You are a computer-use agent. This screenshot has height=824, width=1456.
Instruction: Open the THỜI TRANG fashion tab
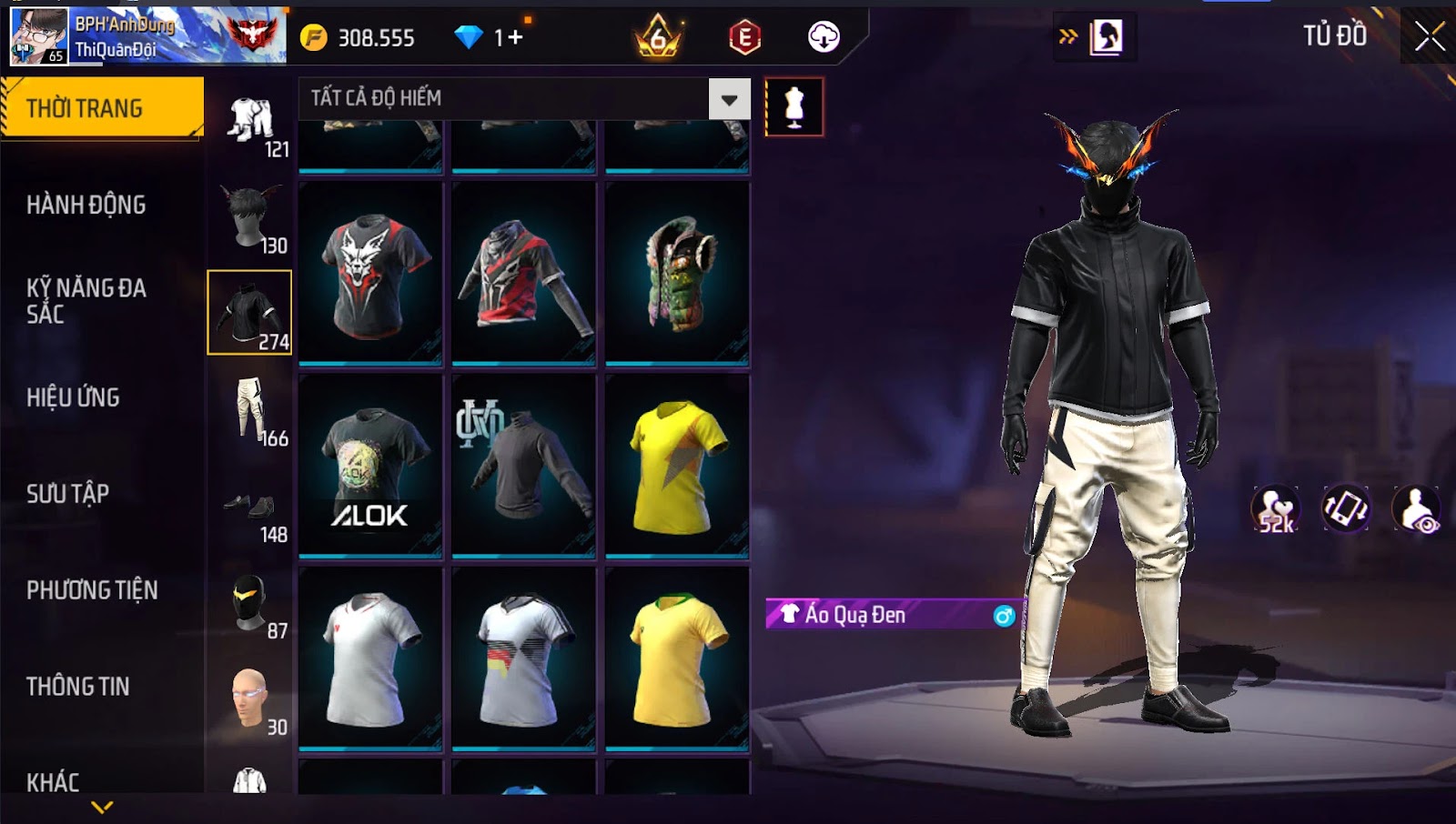pos(101,108)
